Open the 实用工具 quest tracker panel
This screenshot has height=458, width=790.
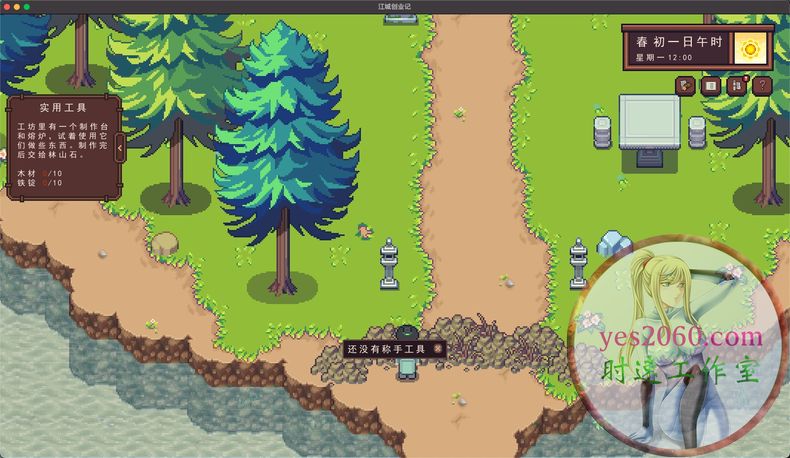point(62,147)
